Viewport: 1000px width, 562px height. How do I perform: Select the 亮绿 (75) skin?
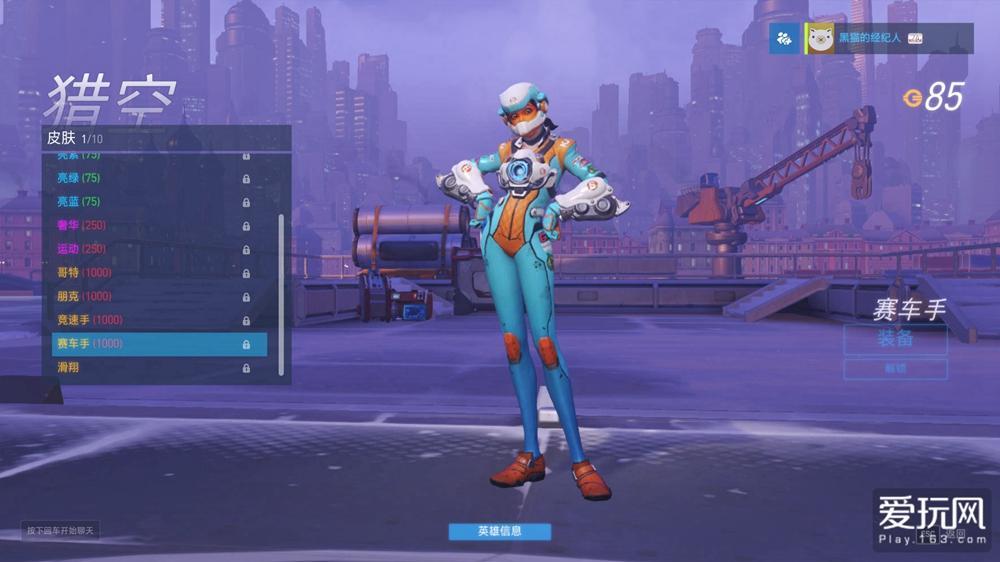(150, 178)
